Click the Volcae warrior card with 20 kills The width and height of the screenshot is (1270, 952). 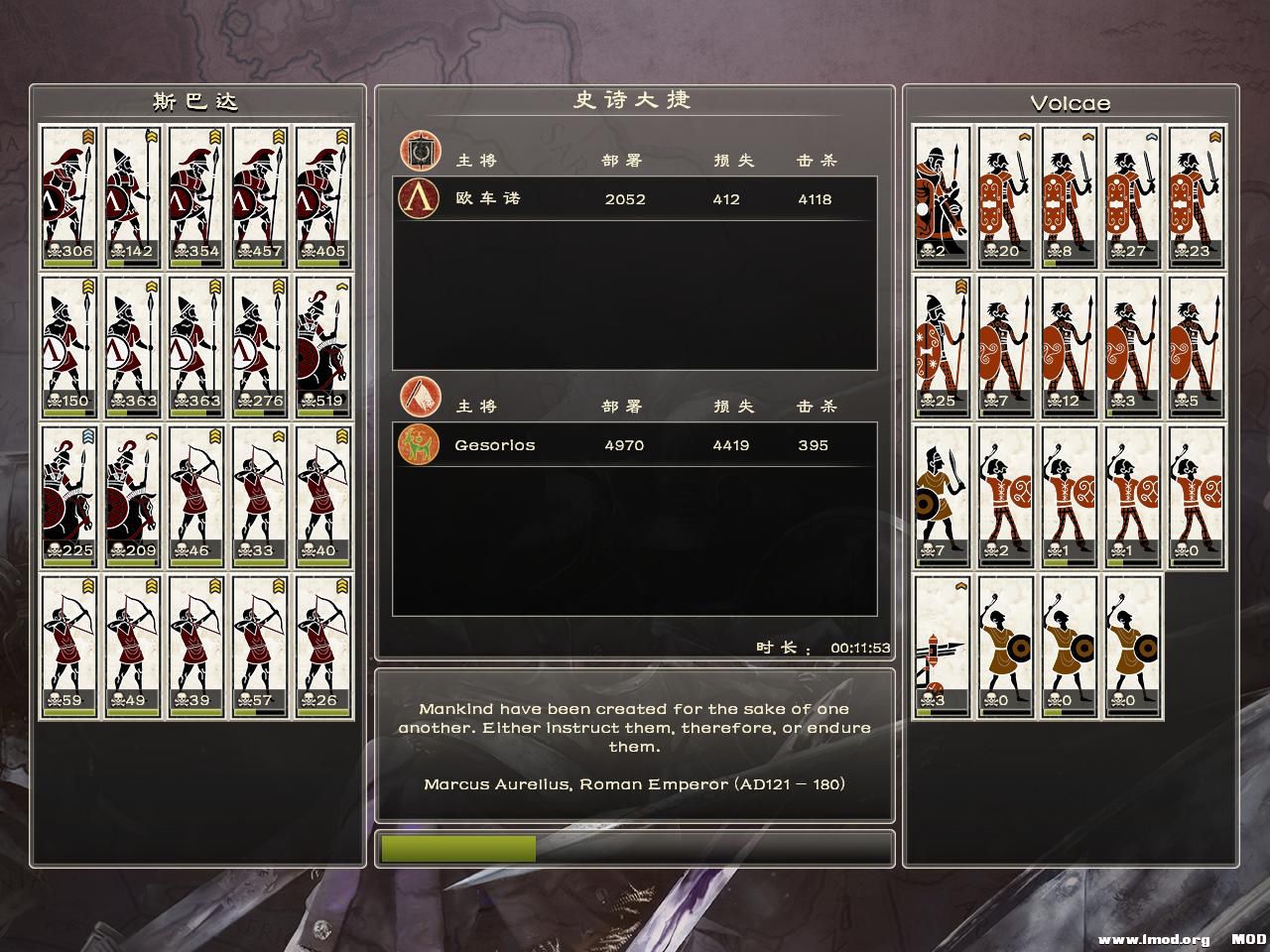(x=1005, y=196)
